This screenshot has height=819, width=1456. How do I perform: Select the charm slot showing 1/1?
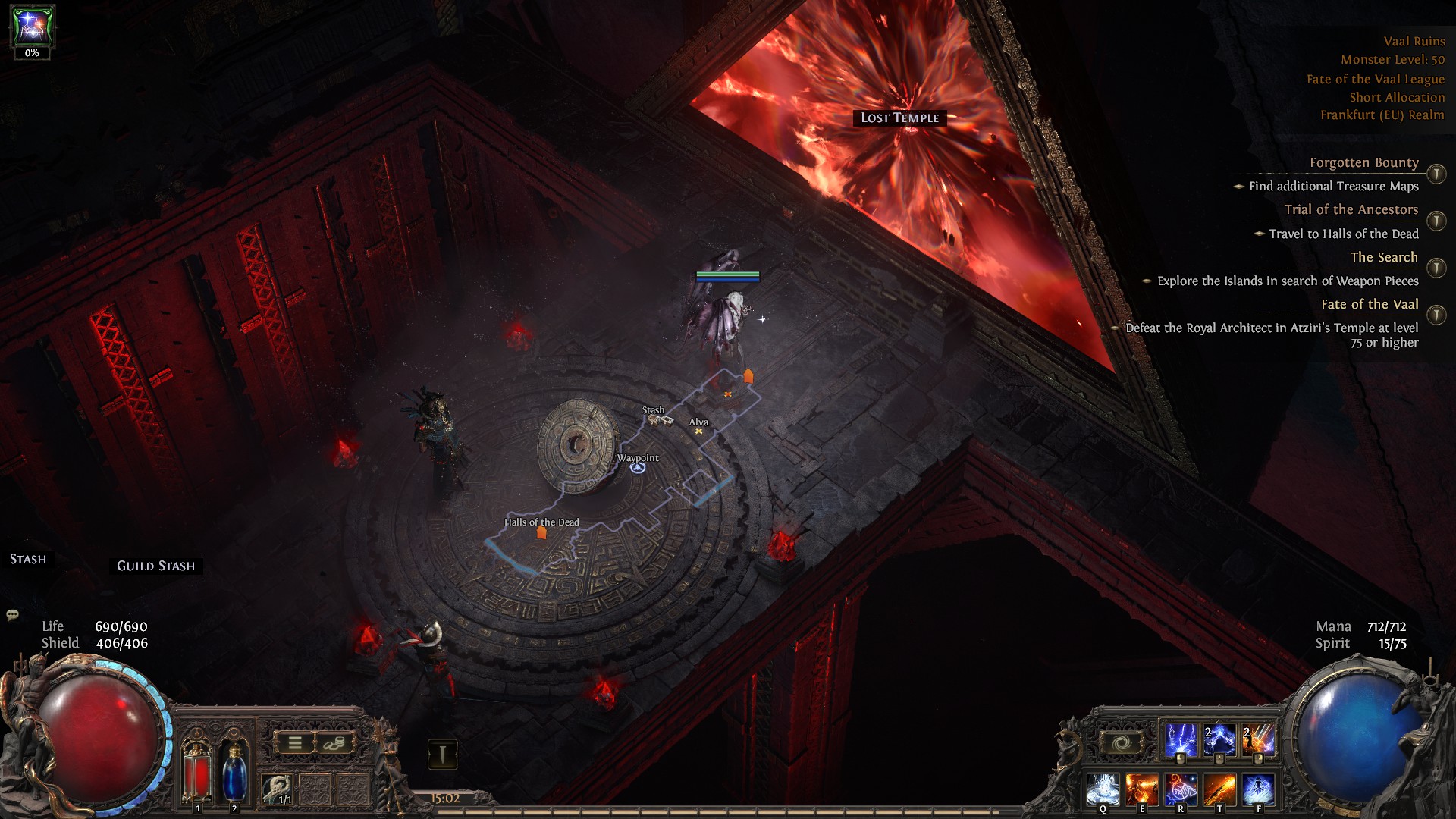click(x=278, y=789)
